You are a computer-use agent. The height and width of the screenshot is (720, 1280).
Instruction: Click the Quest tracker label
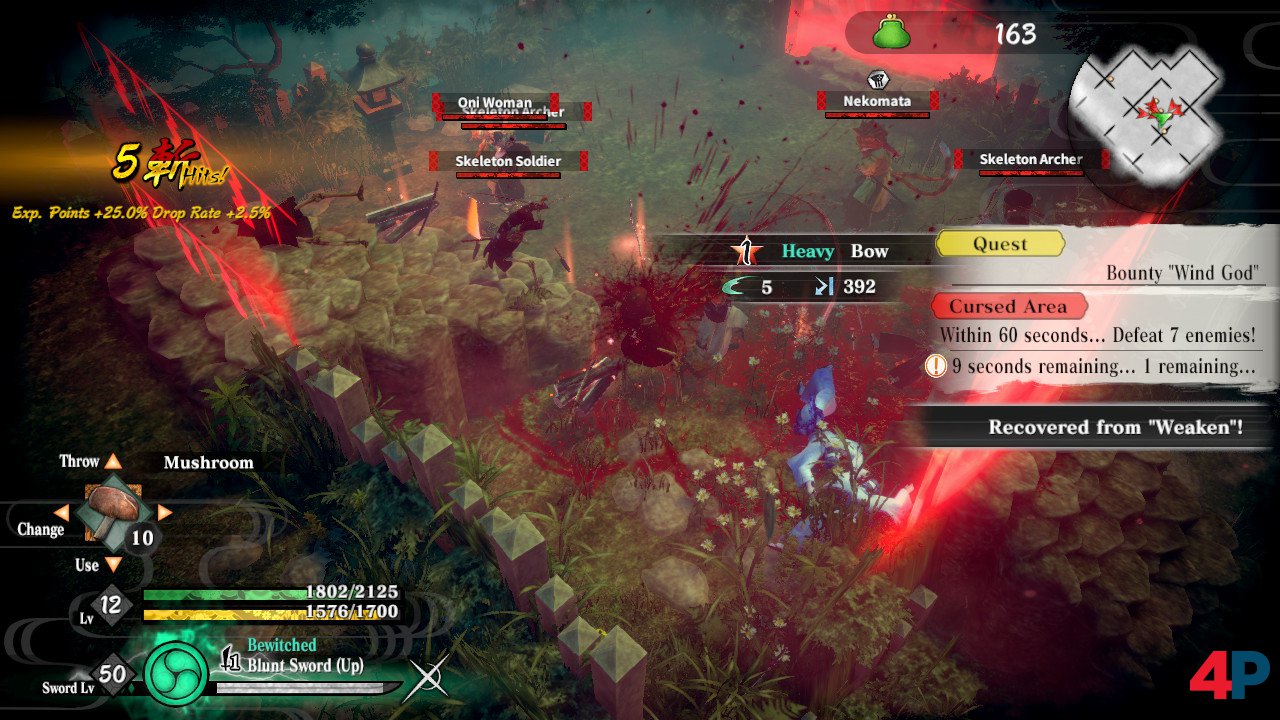tap(1000, 244)
